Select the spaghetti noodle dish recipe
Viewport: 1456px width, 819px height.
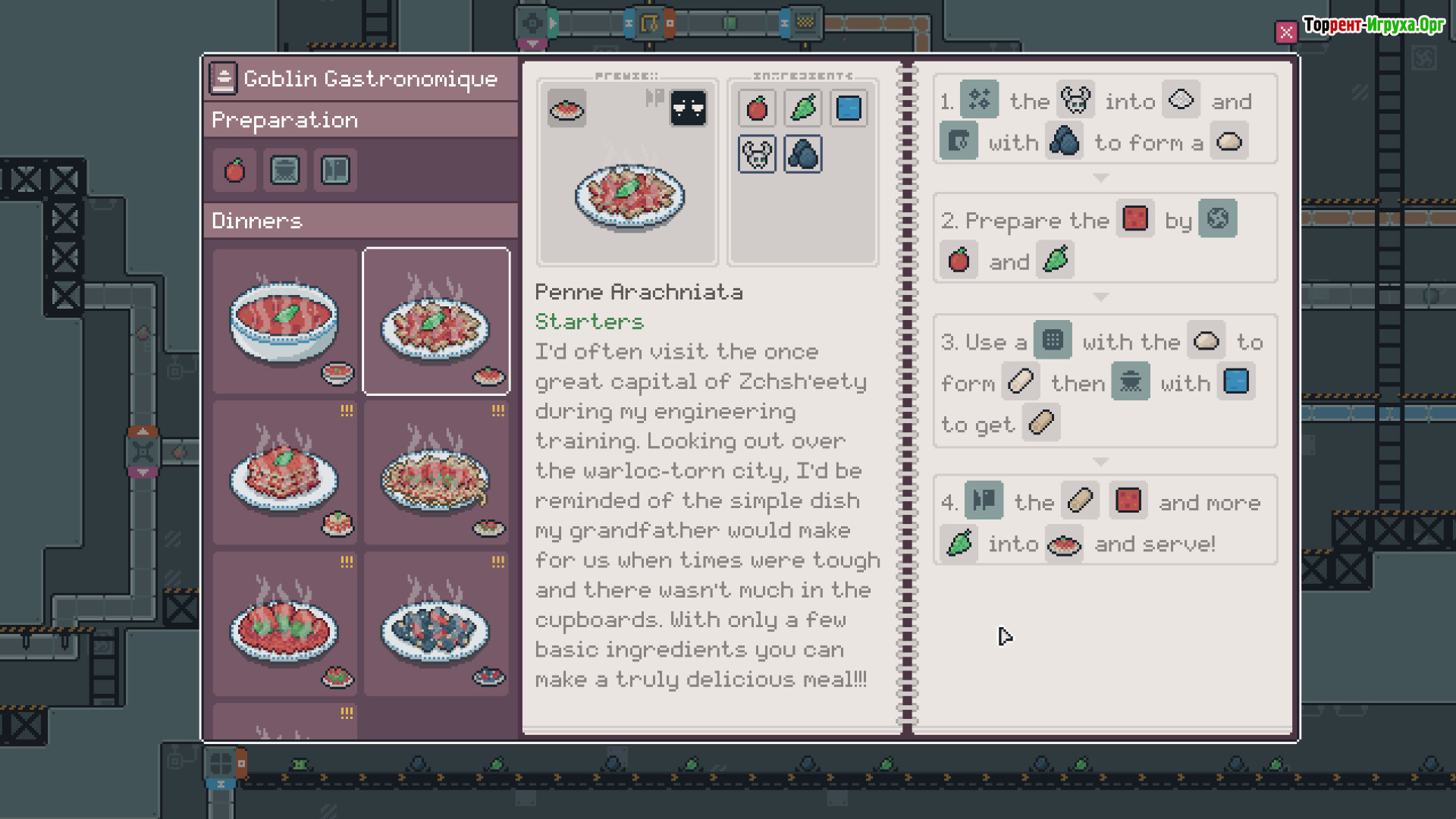click(436, 472)
